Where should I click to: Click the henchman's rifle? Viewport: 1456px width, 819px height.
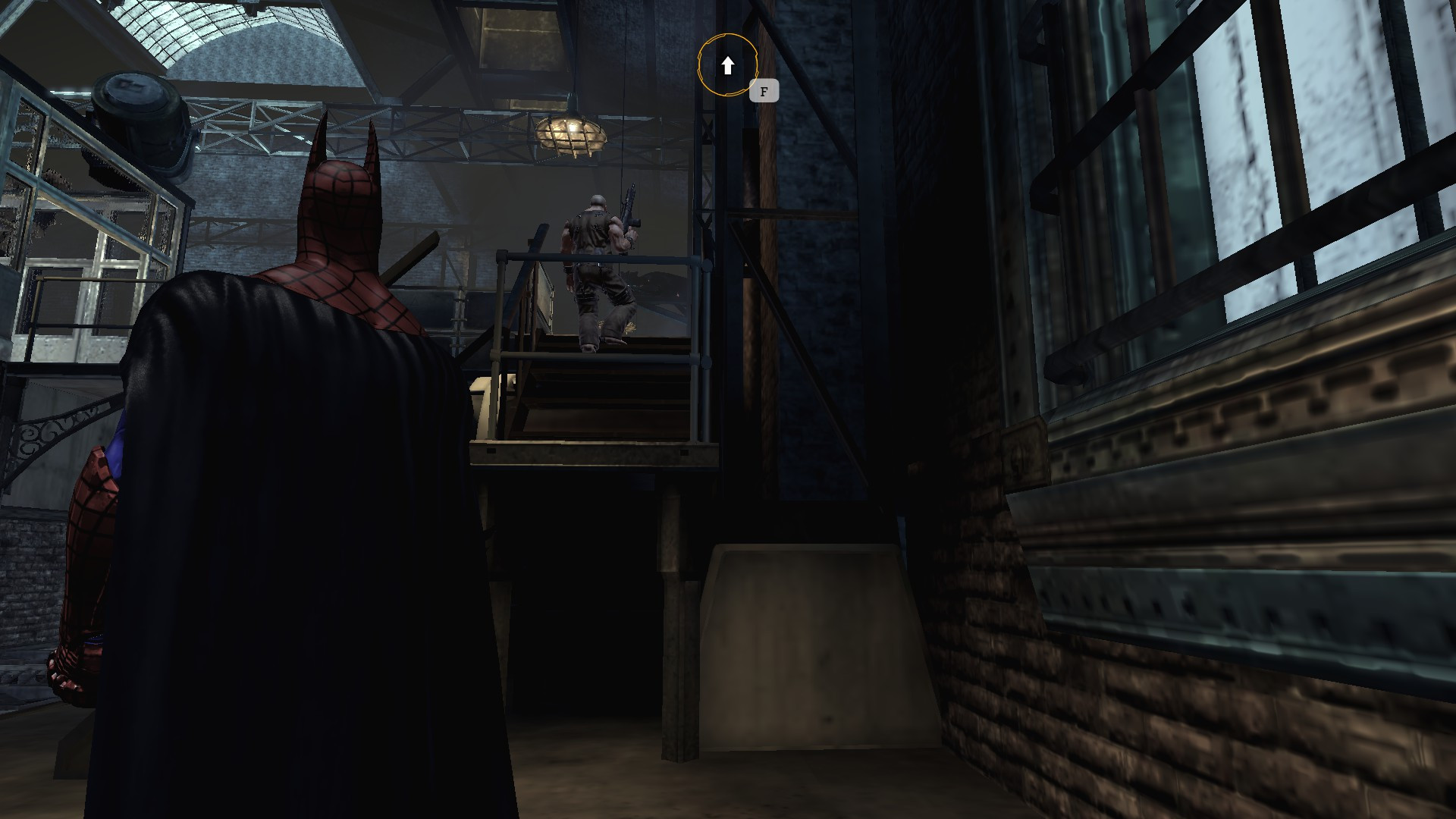point(631,212)
